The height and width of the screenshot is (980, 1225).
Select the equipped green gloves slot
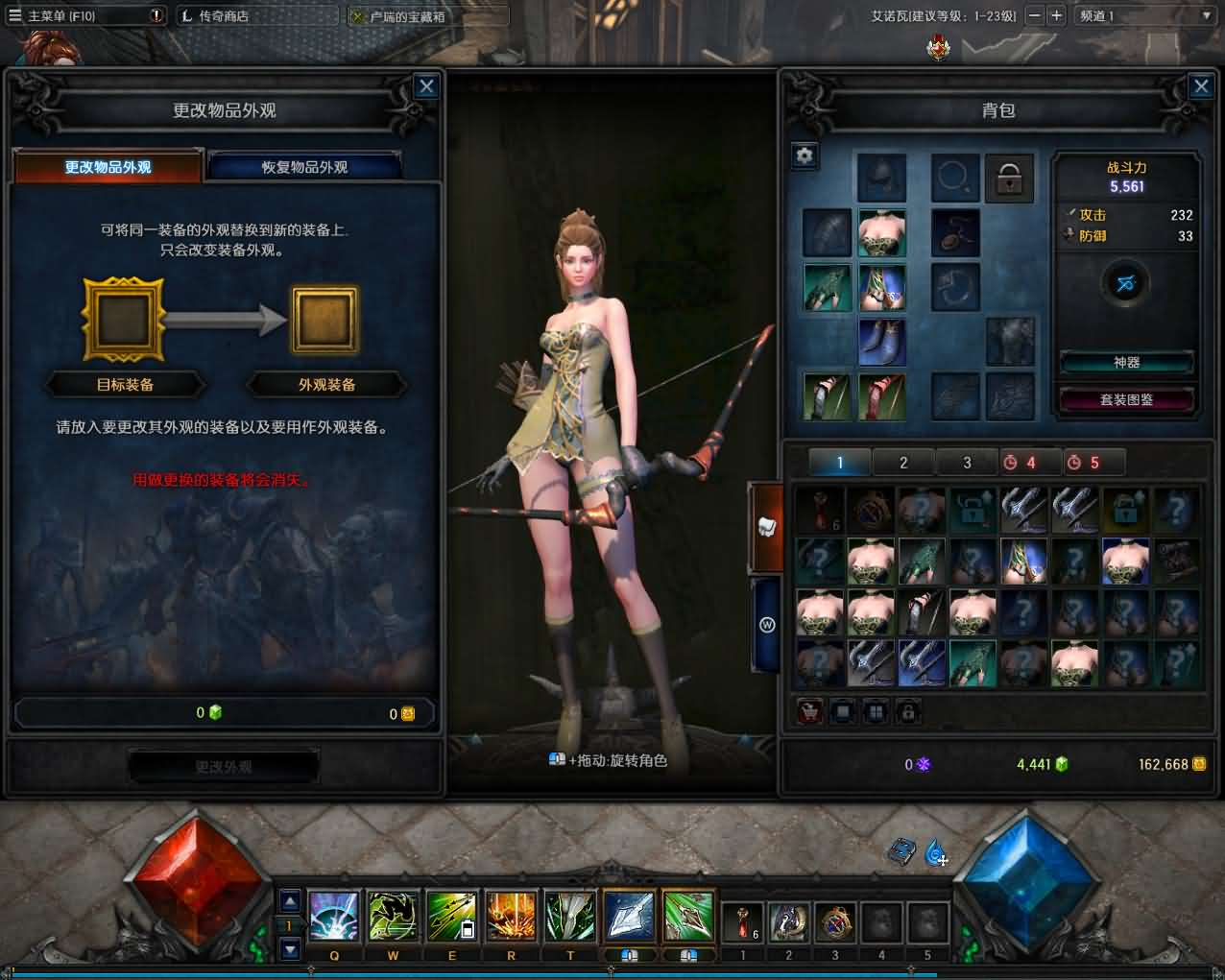[x=827, y=288]
